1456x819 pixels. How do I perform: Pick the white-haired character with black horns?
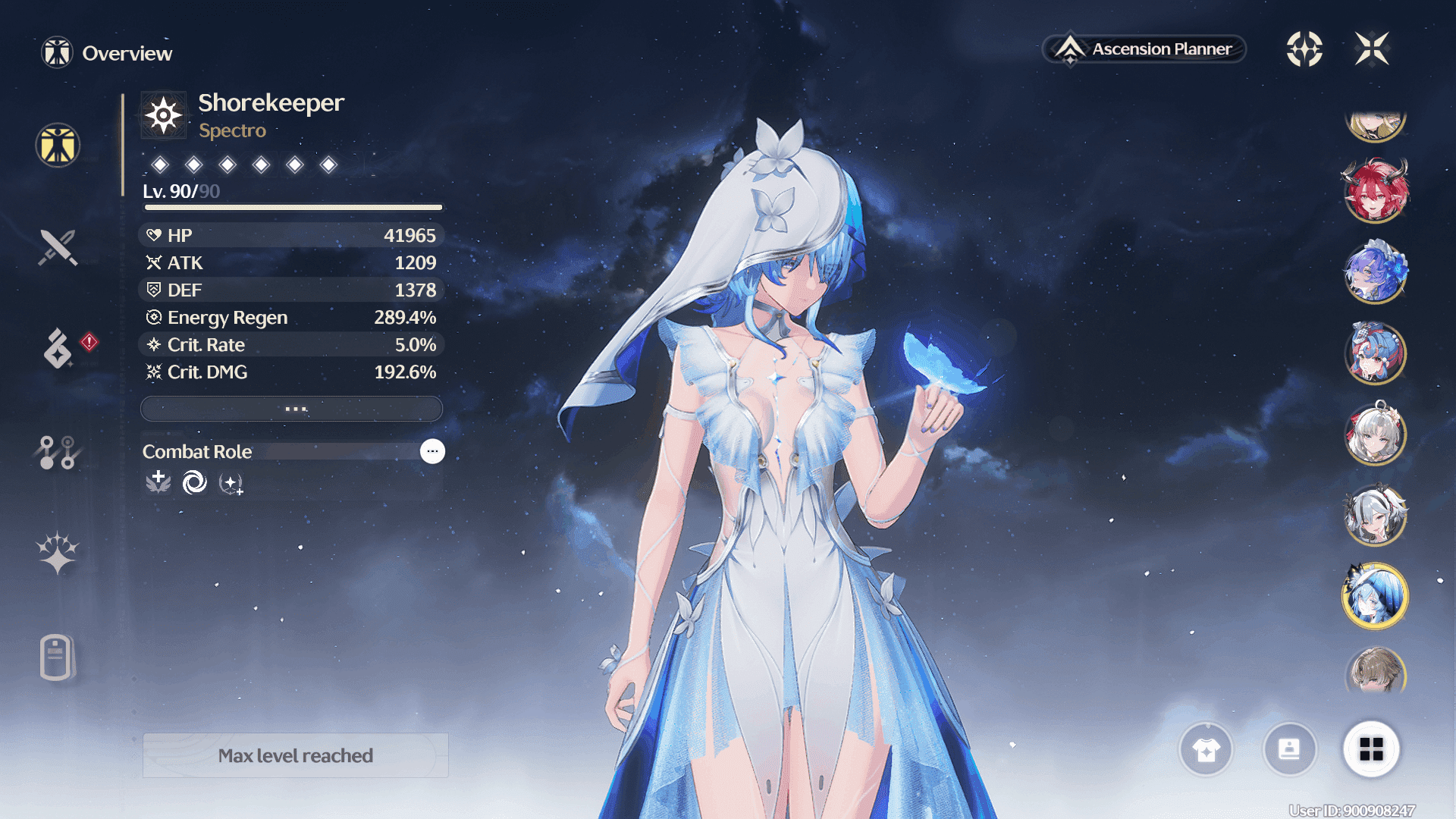coord(1375,516)
